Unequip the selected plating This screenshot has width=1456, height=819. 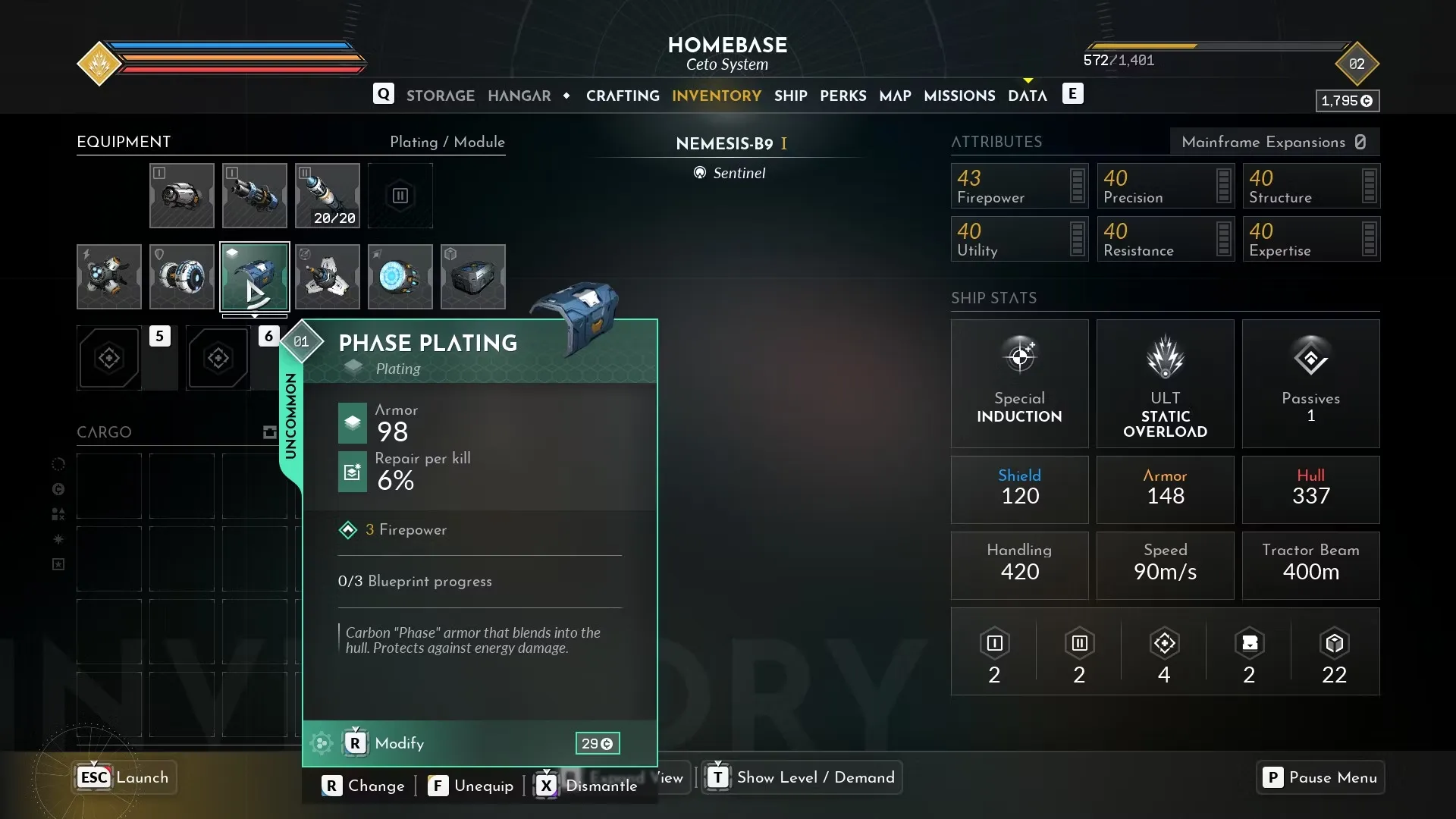(x=471, y=786)
